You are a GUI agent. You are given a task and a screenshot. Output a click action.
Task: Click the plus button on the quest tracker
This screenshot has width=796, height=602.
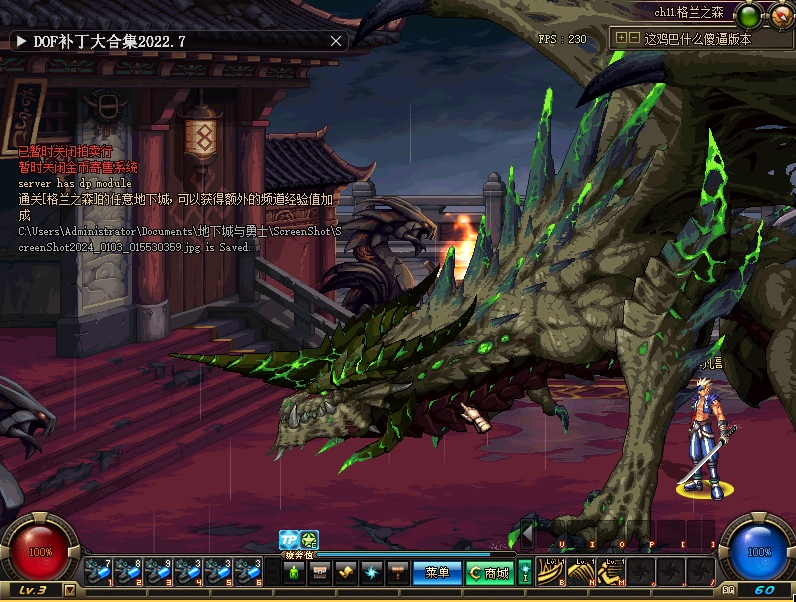pos(621,37)
